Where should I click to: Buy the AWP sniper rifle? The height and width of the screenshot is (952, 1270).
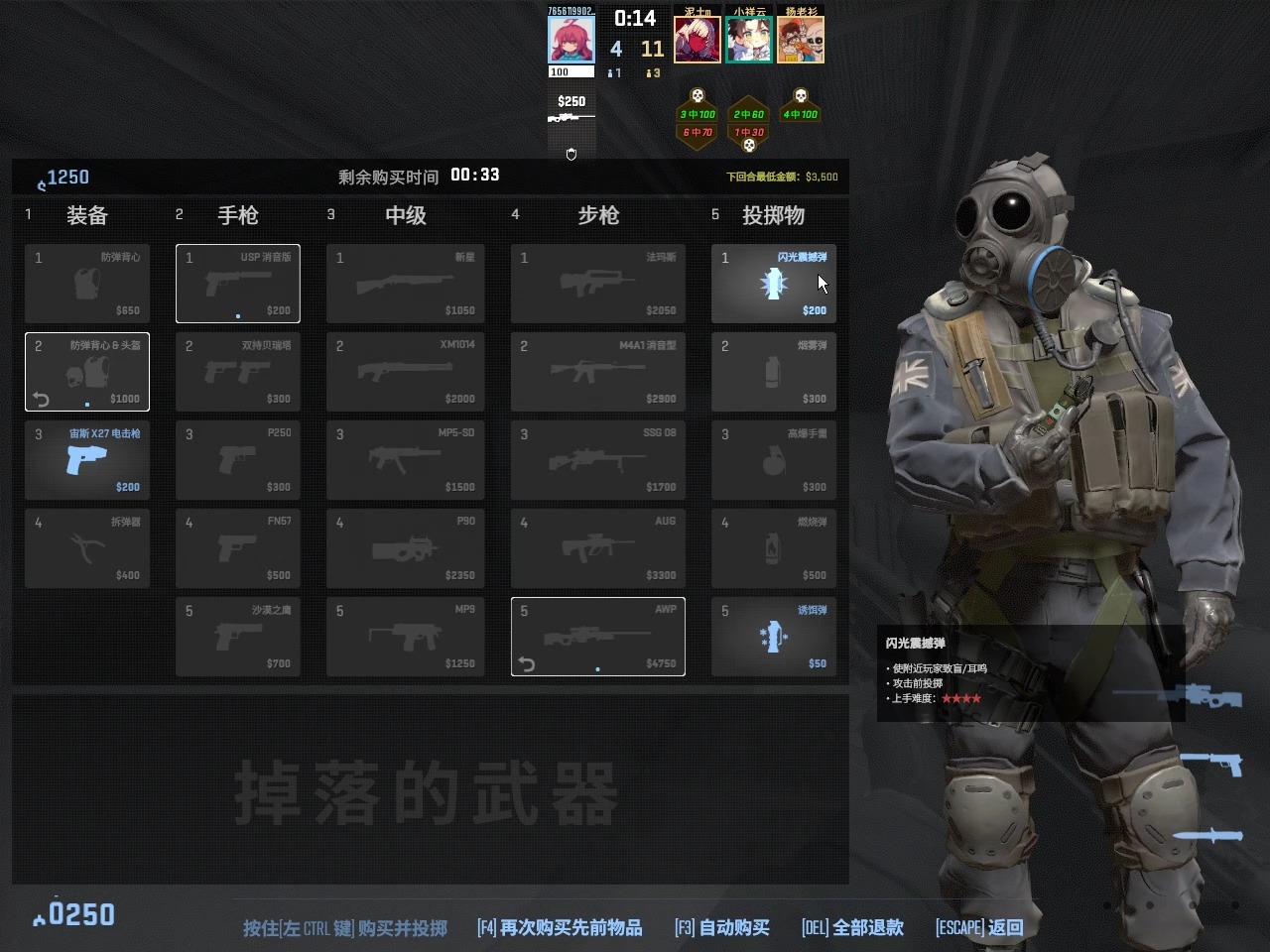[x=597, y=637]
